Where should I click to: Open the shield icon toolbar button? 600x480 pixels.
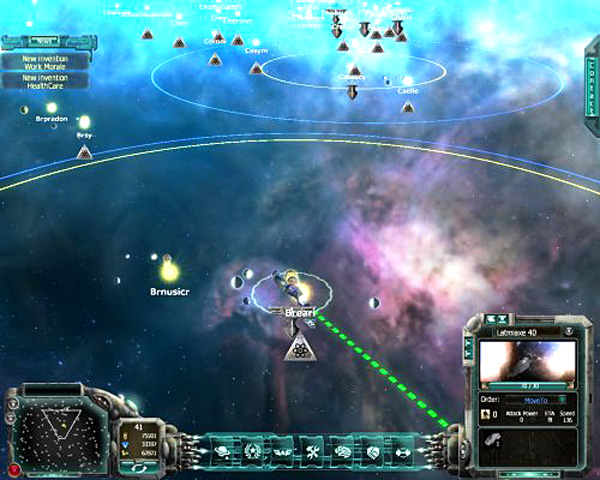click(371, 450)
